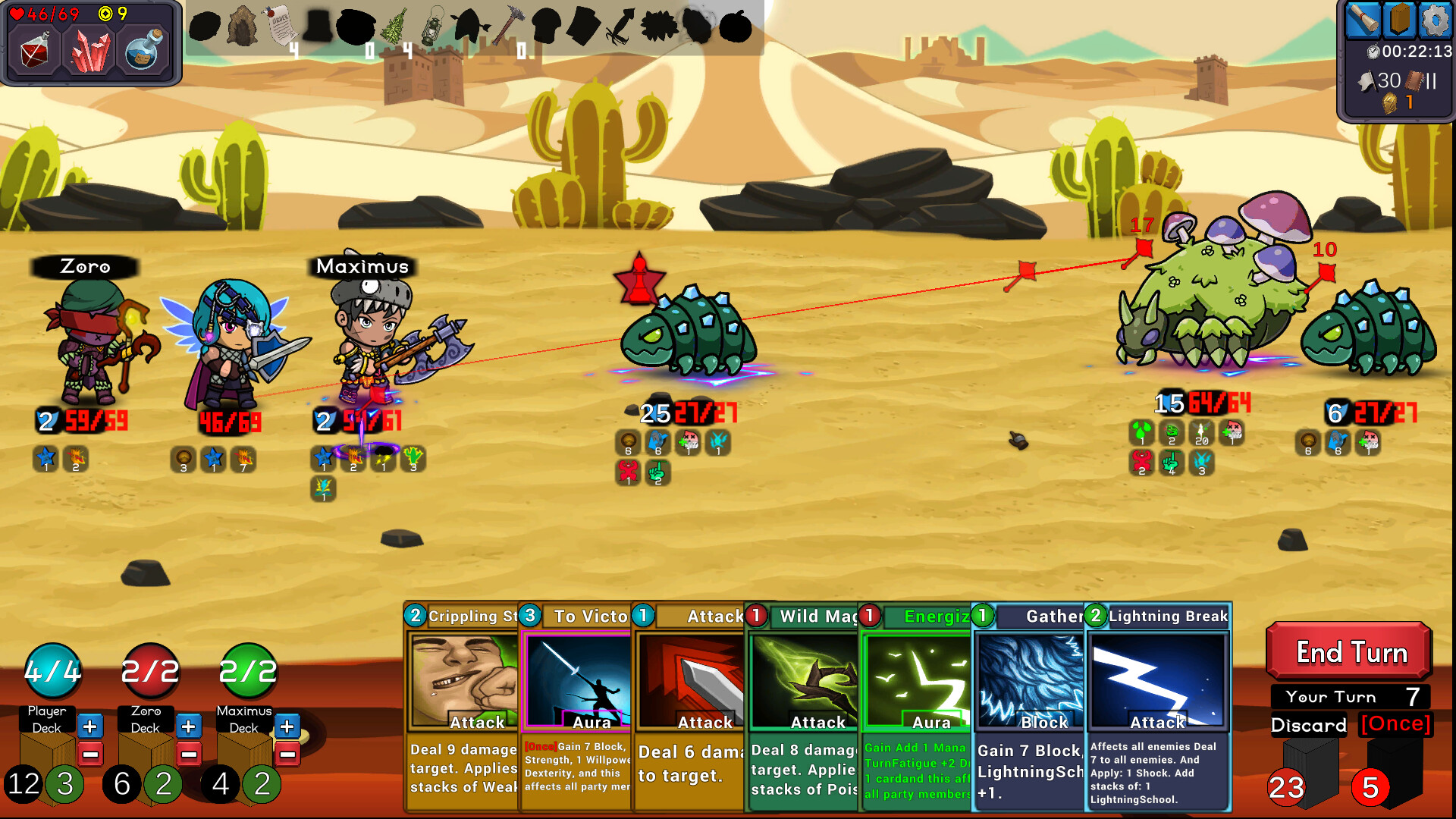Screen dimensions: 1456x819
Task: Open the settings gear icon
Action: (x=1434, y=20)
